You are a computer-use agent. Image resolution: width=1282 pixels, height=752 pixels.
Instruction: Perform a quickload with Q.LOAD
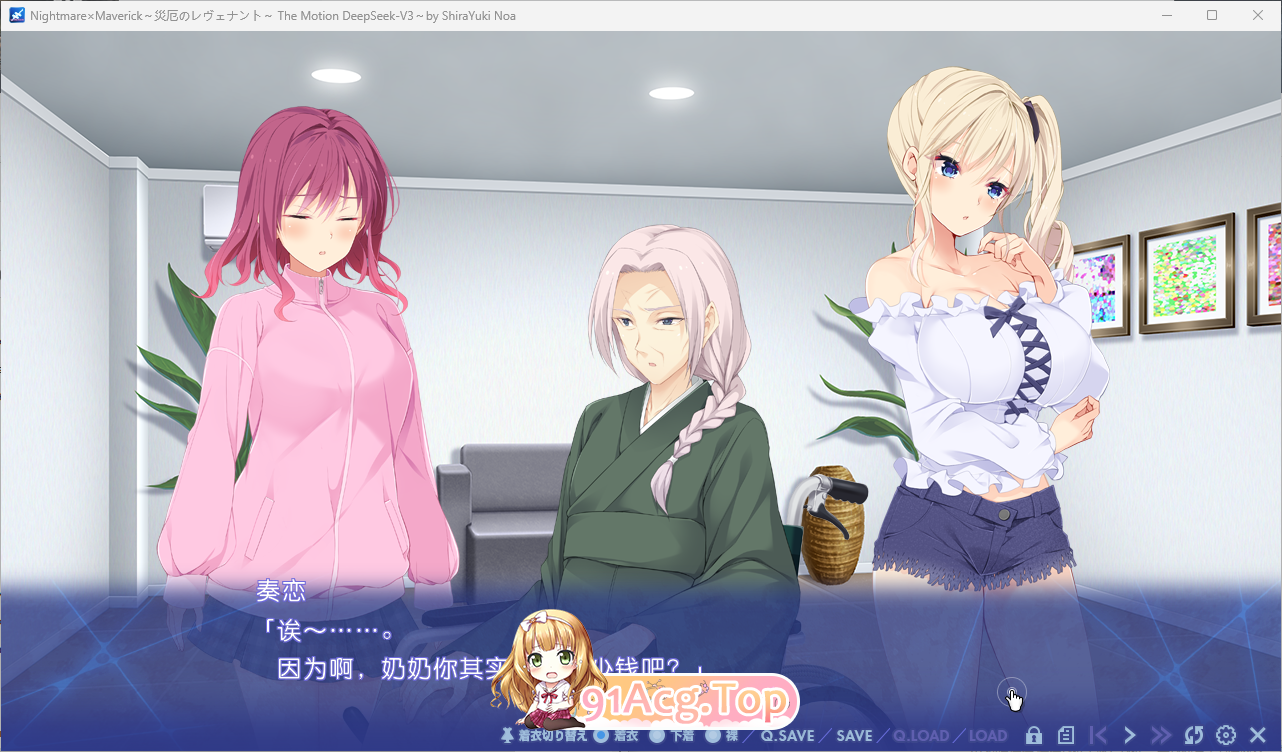pos(922,734)
